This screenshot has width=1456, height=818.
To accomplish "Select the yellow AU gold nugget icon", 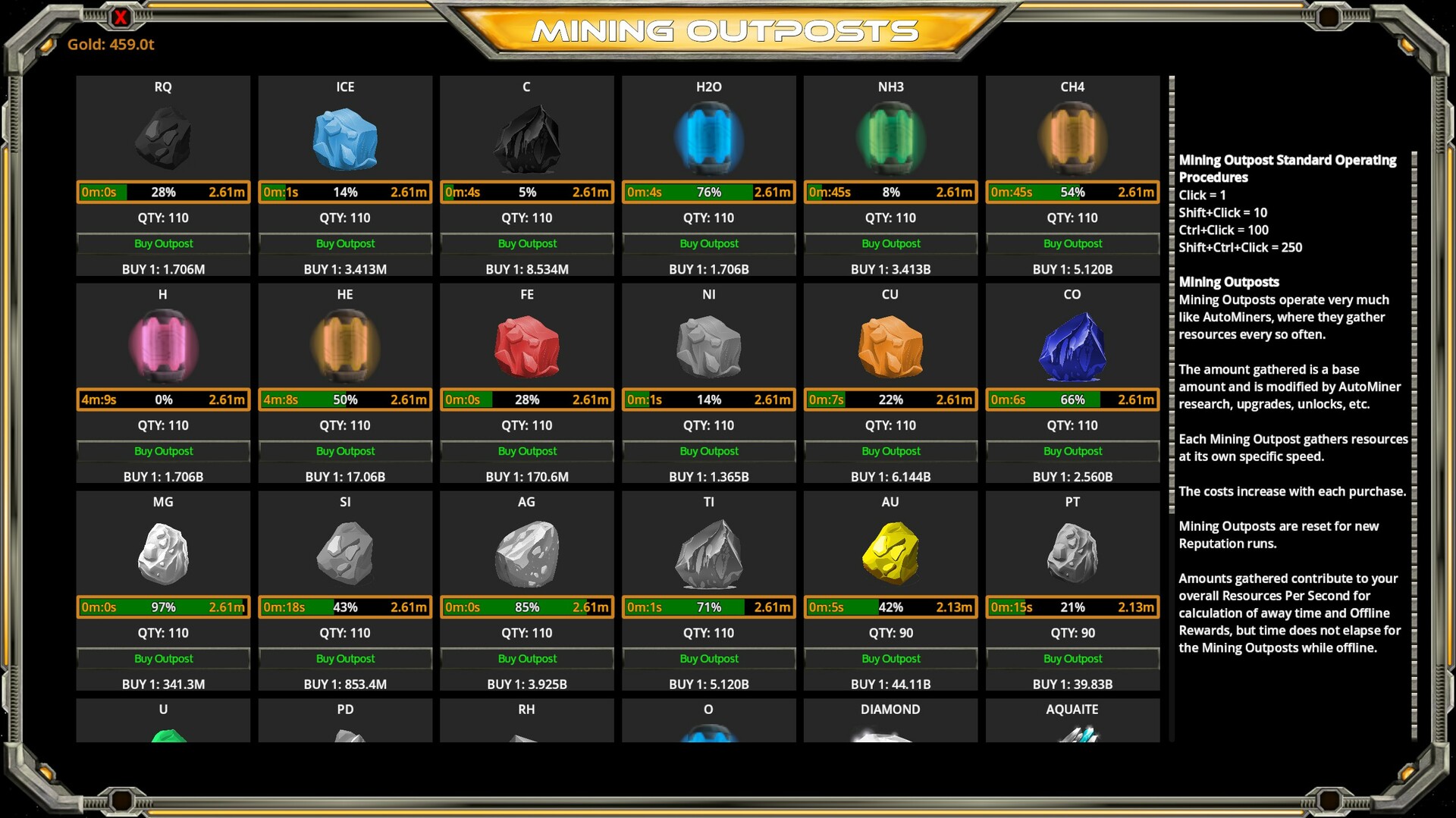I will 890,553.
